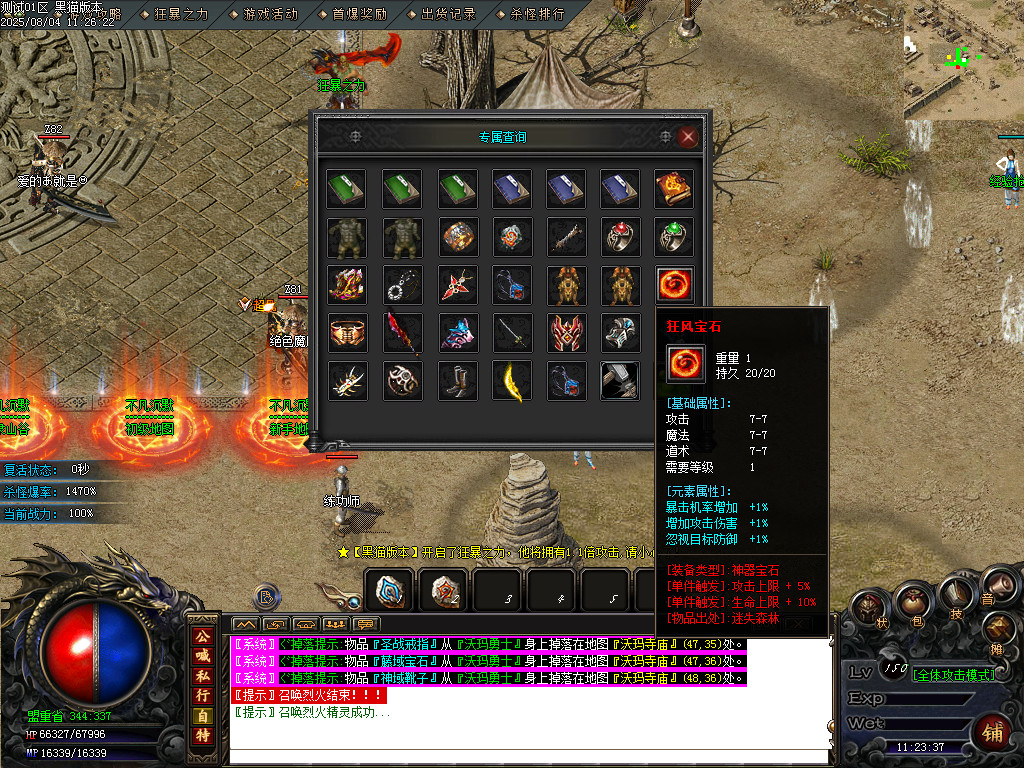Select the boots item slot
The image size is (1024, 768).
click(457, 381)
